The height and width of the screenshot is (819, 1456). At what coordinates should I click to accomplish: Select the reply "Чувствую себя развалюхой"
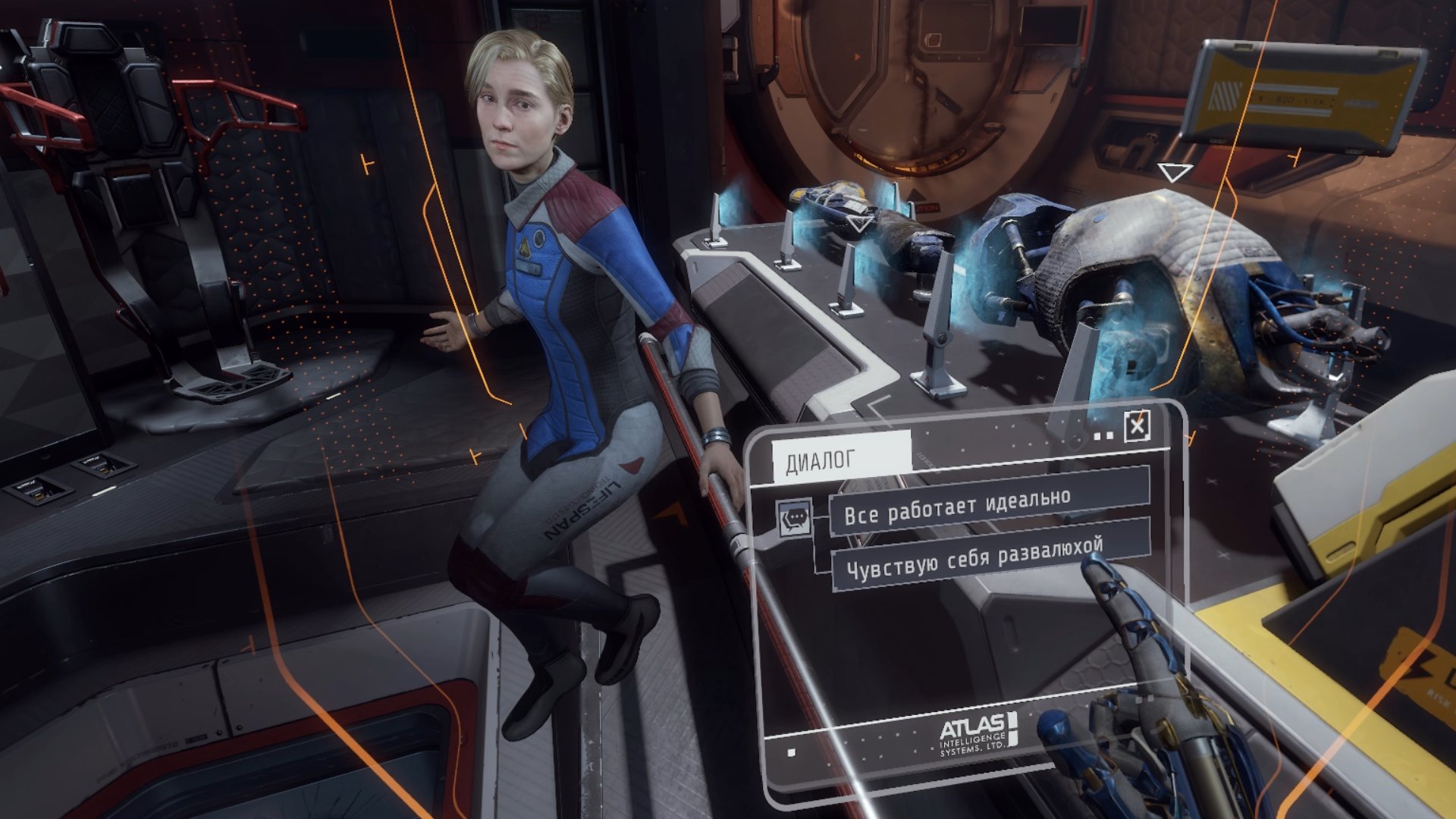tap(989, 557)
